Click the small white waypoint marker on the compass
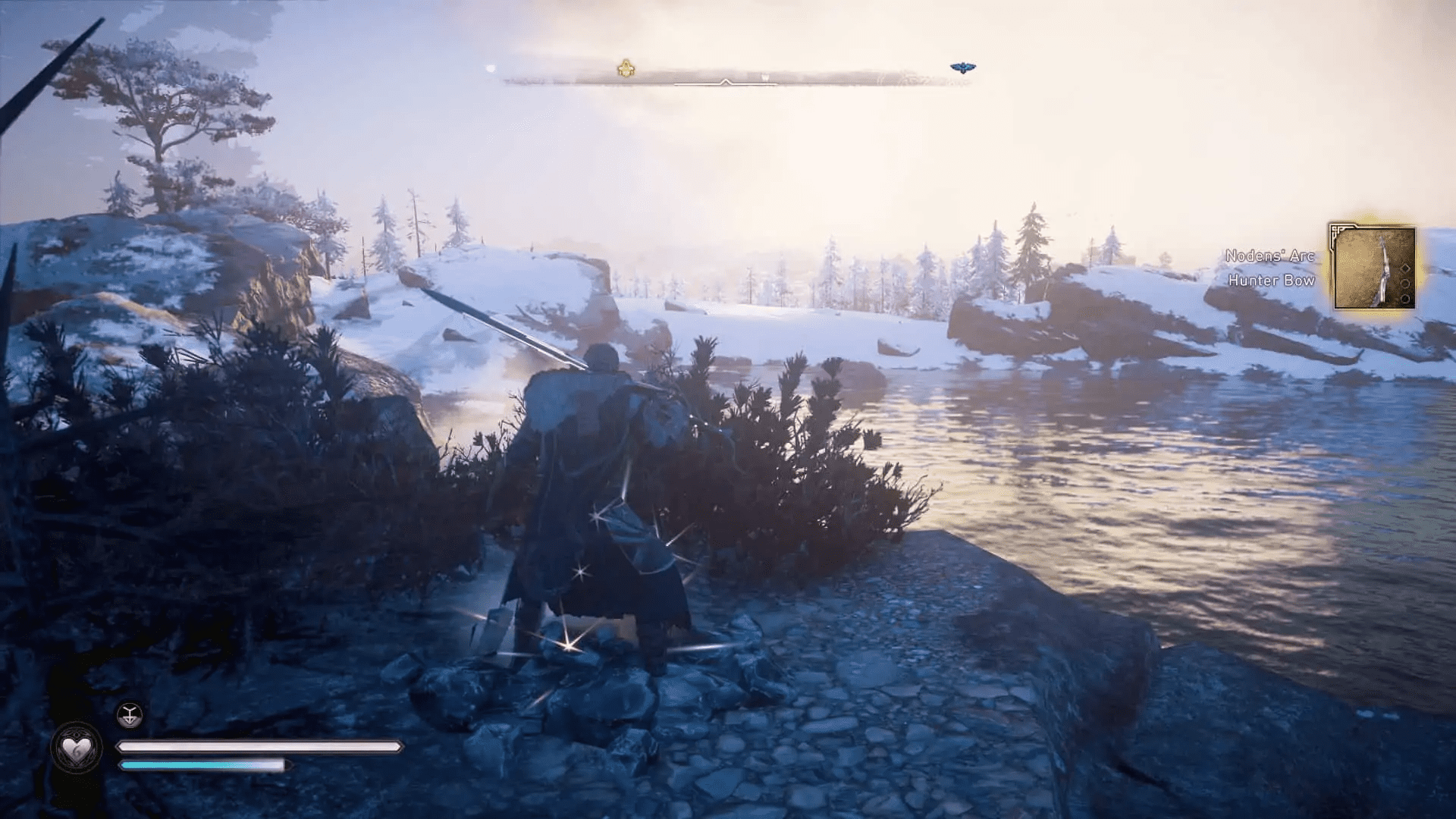 pos(764,76)
